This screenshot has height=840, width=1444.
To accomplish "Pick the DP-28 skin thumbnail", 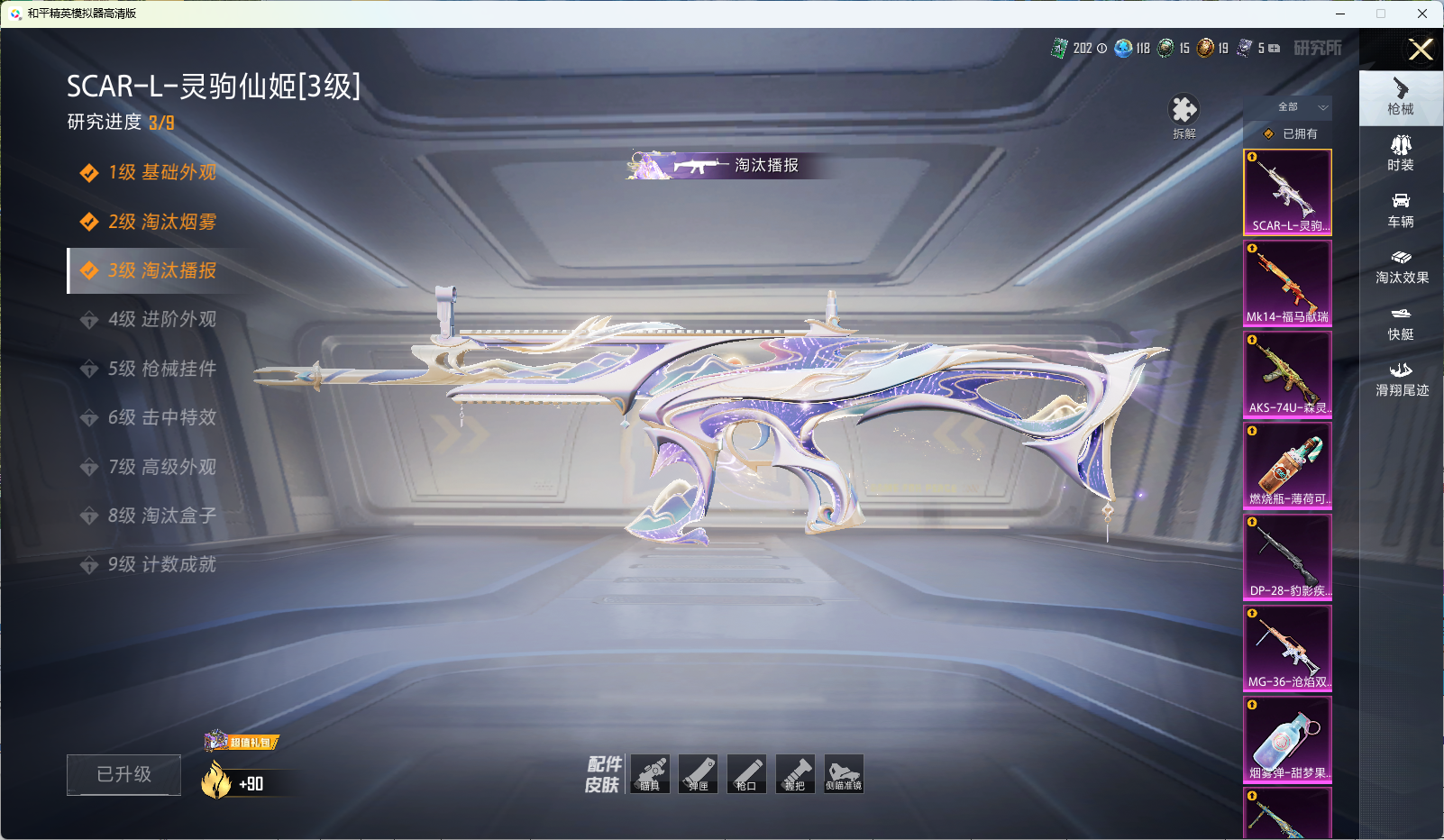I will tap(1287, 557).
